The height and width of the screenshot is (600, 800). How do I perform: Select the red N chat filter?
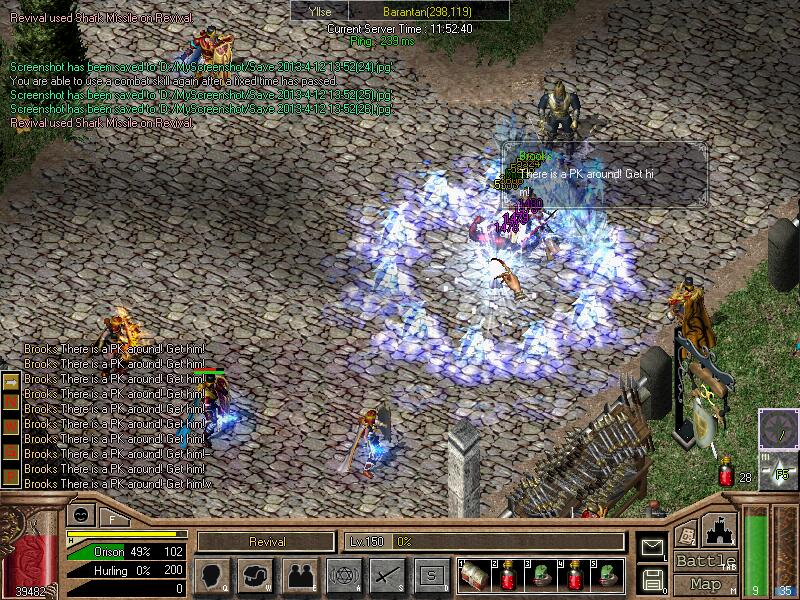pyautogui.click(x=10, y=400)
